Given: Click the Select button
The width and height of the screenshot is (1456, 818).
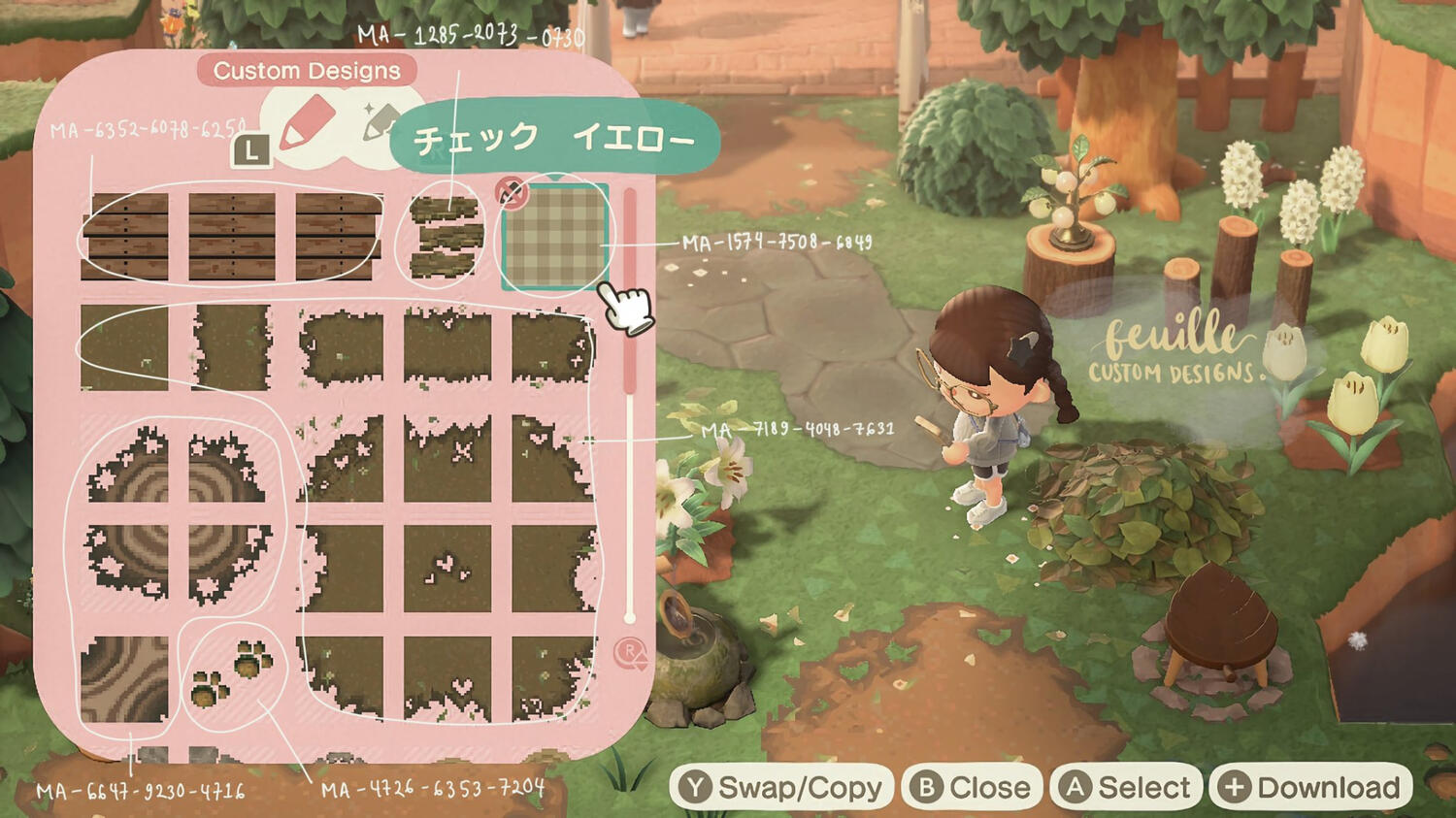Looking at the screenshot, I should tap(1126, 787).
